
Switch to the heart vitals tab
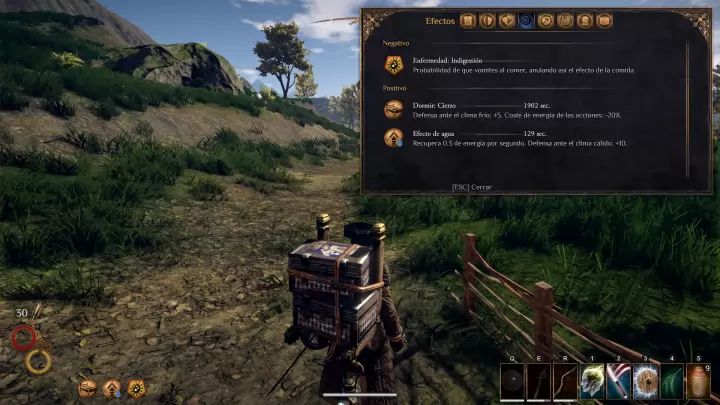[x=506, y=20]
